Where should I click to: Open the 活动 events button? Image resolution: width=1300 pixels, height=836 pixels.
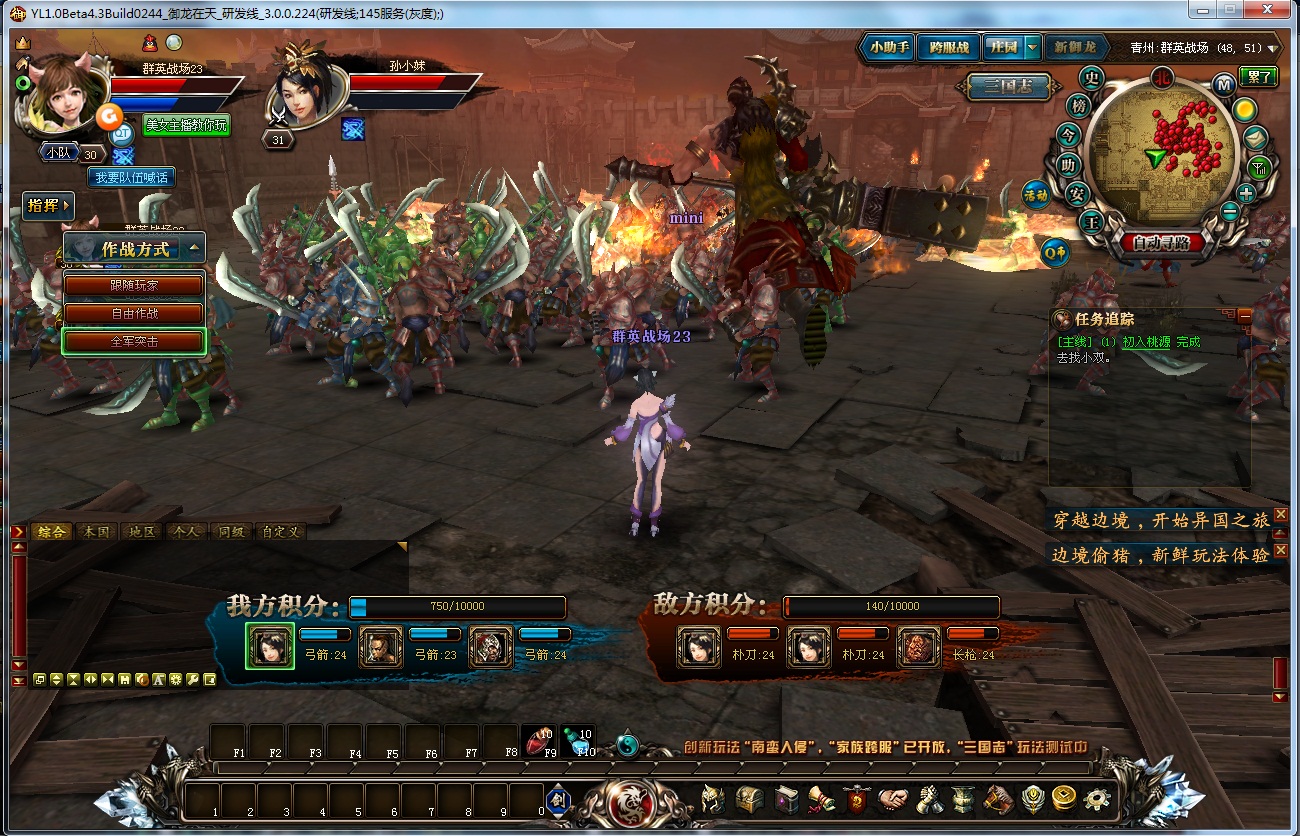tap(1035, 195)
